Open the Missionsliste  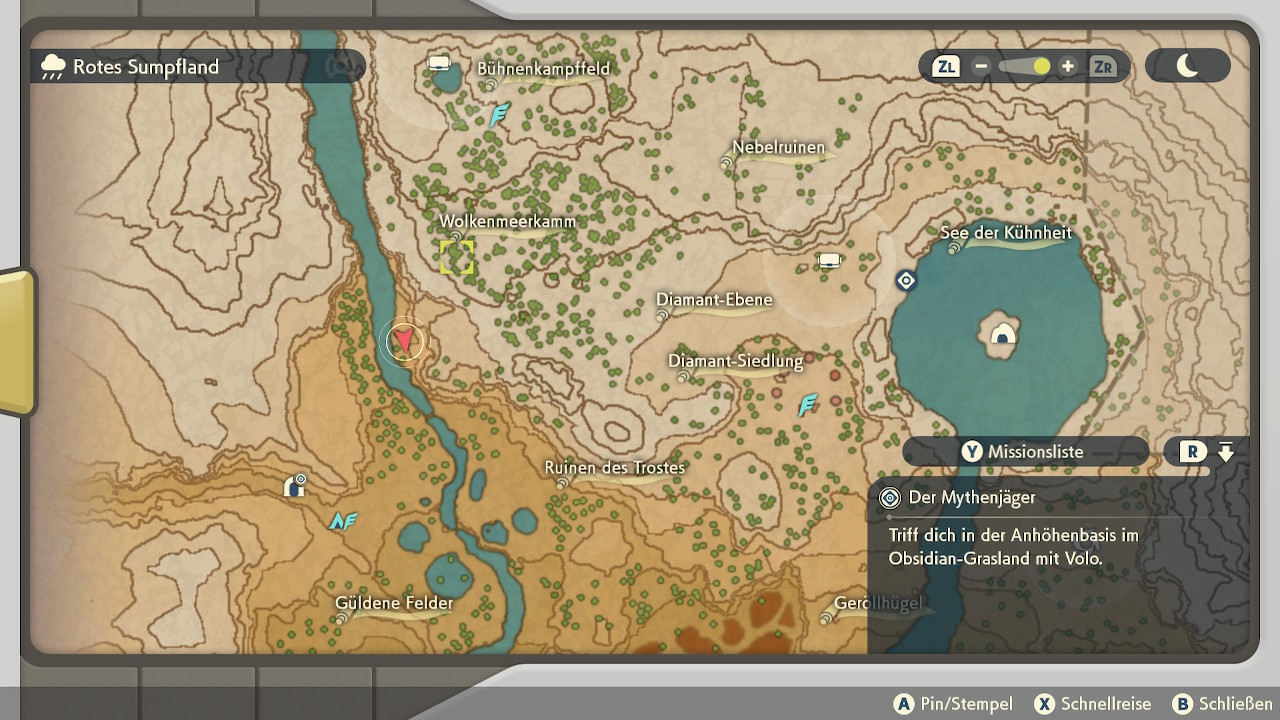(1024, 452)
